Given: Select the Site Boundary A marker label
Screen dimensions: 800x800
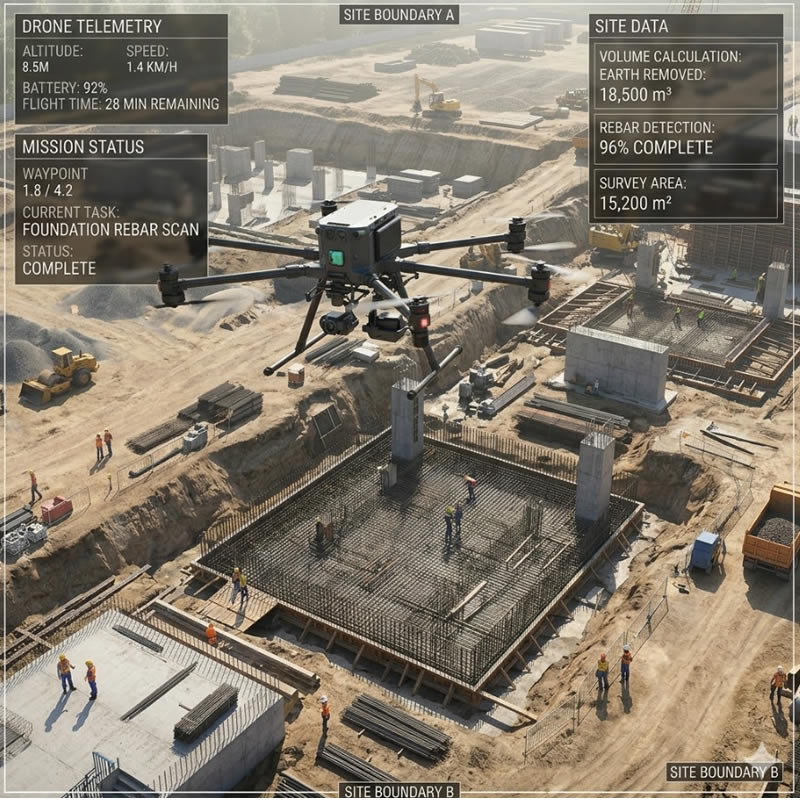Looking at the screenshot, I should pyautogui.click(x=398, y=14).
